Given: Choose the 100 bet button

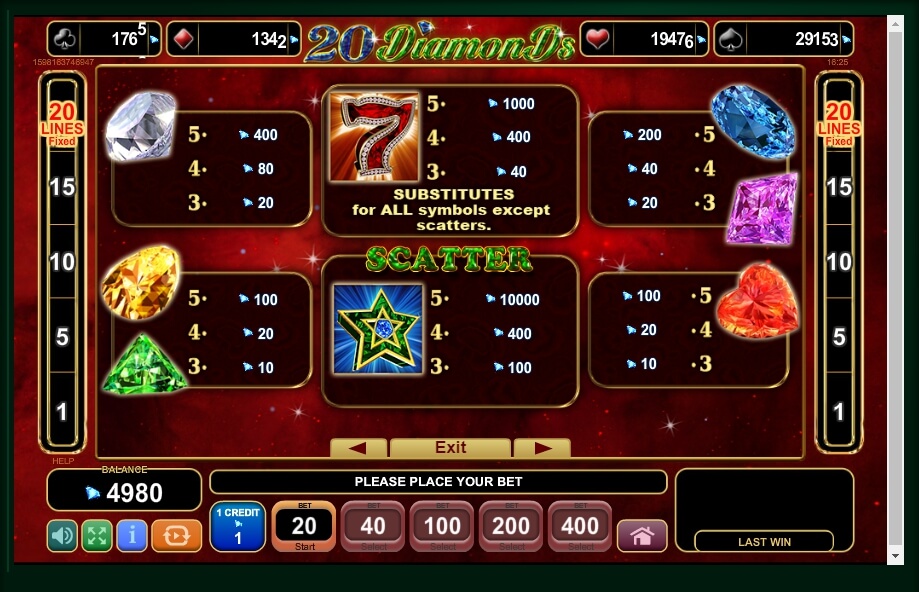Looking at the screenshot, I should coord(442,526).
